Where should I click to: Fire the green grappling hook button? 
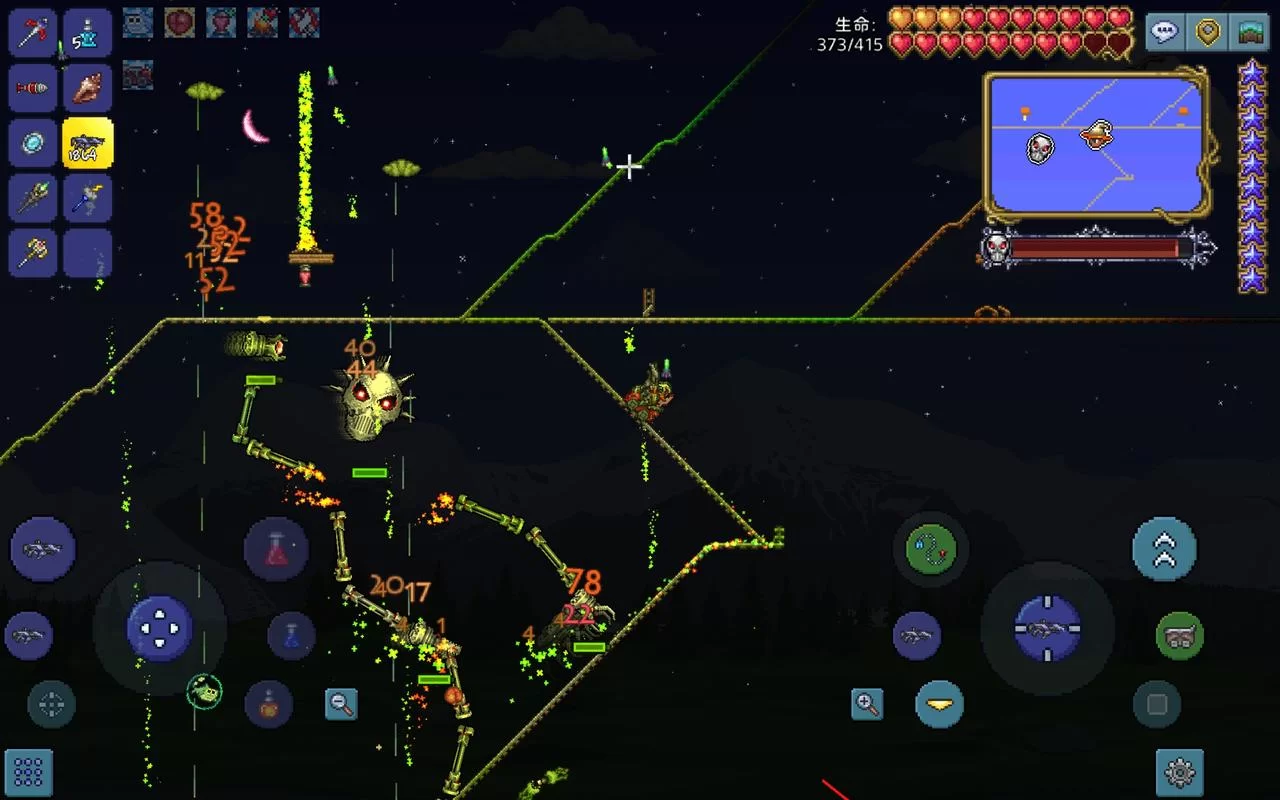930,549
